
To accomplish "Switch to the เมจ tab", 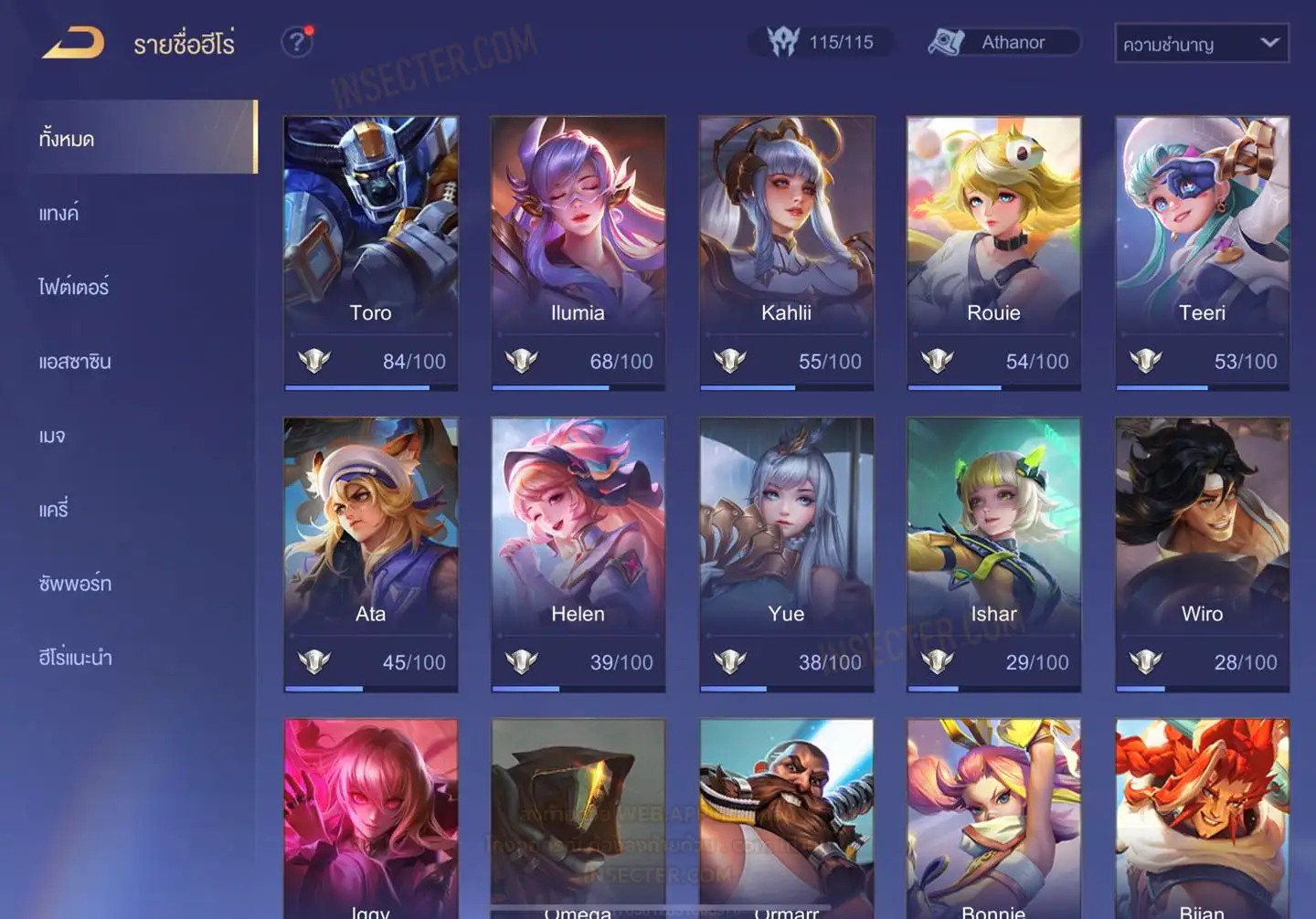I will tap(52, 435).
